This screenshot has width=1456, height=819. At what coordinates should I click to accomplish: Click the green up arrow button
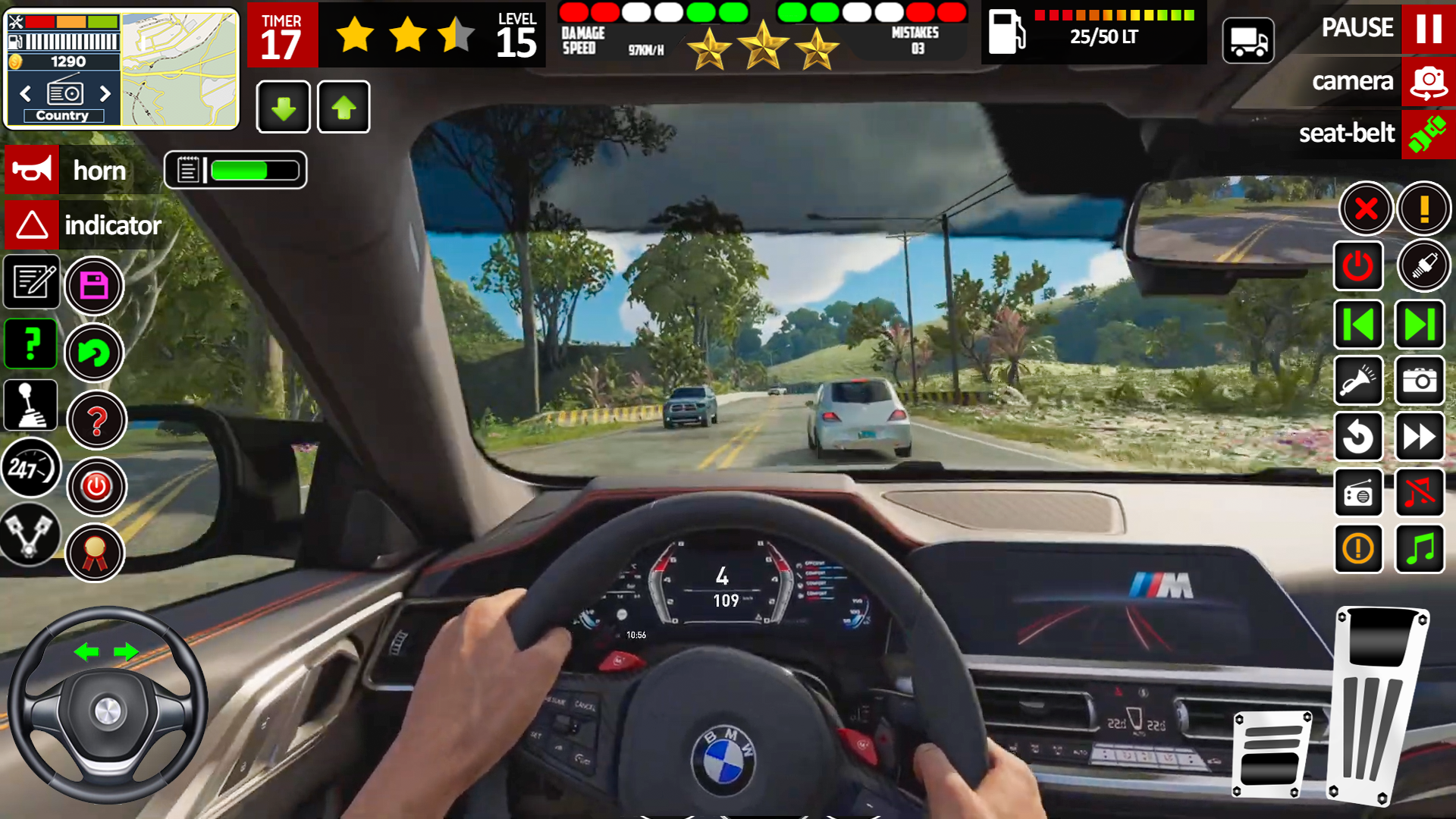(344, 108)
